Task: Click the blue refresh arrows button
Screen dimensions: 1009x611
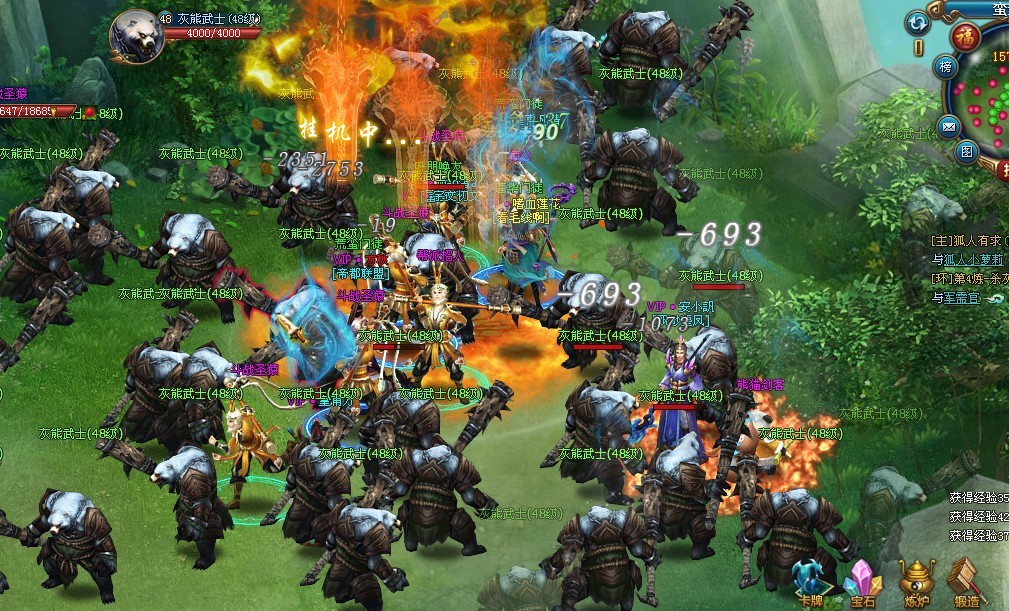Action: tap(917, 22)
